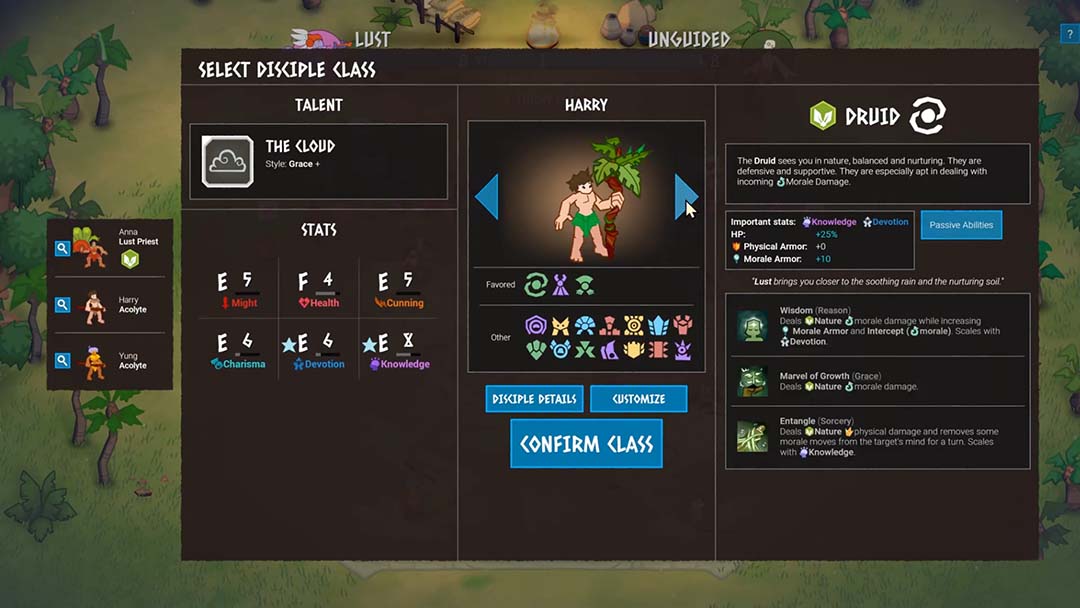The height and width of the screenshot is (608, 1080).
Task: Select the Marvel of Growth ability icon
Action: (x=752, y=381)
